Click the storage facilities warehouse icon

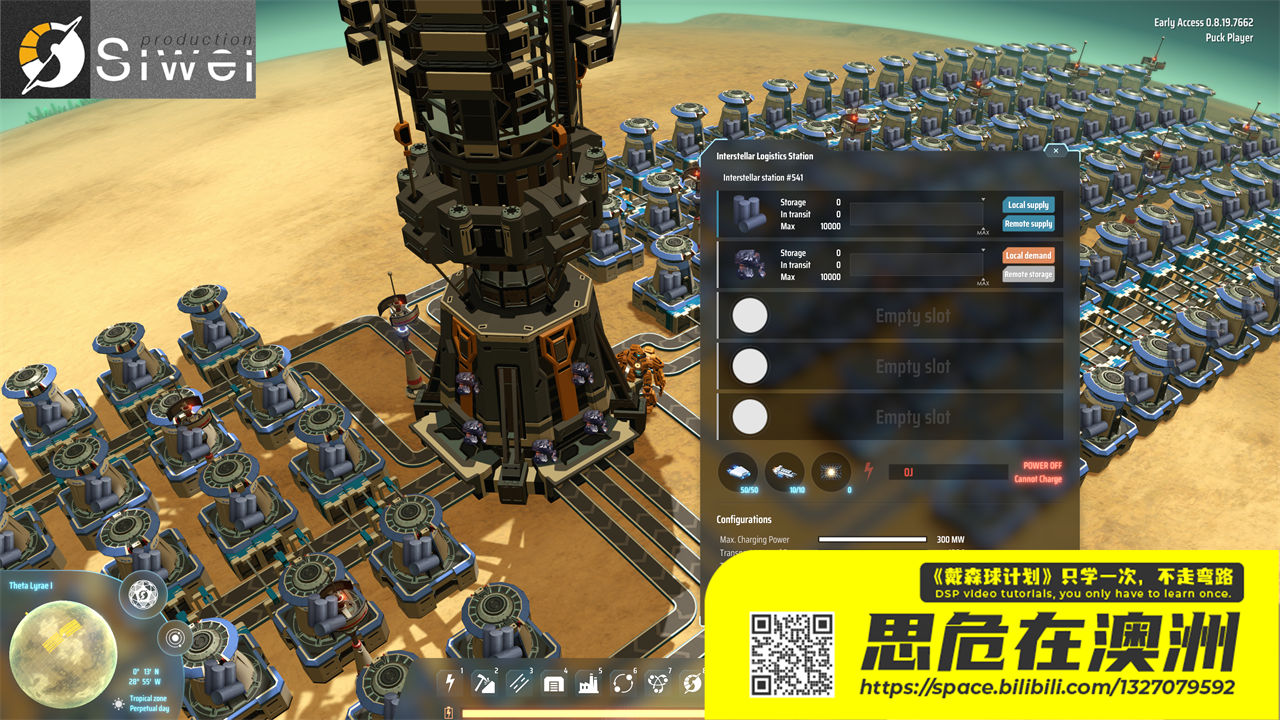(555, 683)
